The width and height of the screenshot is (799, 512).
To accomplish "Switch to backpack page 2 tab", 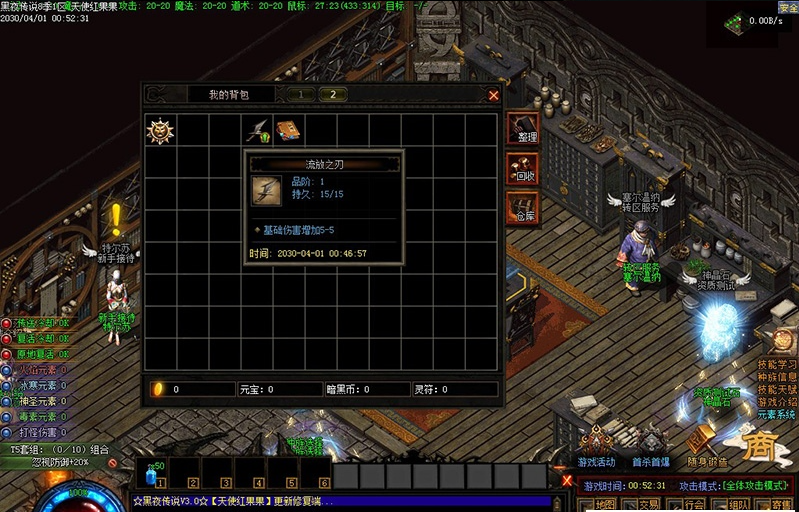I will pyautogui.click(x=332, y=94).
